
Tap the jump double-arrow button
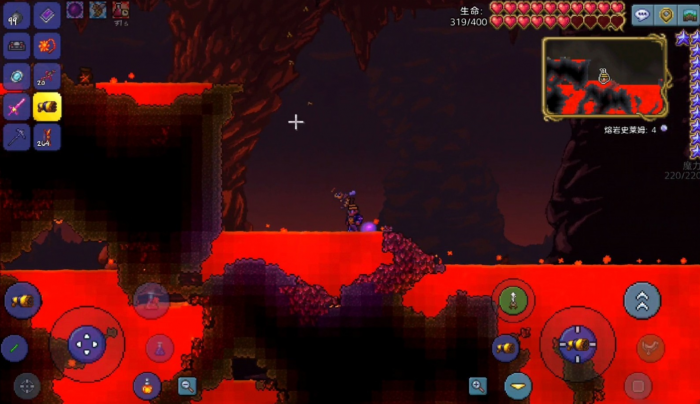[642, 298]
